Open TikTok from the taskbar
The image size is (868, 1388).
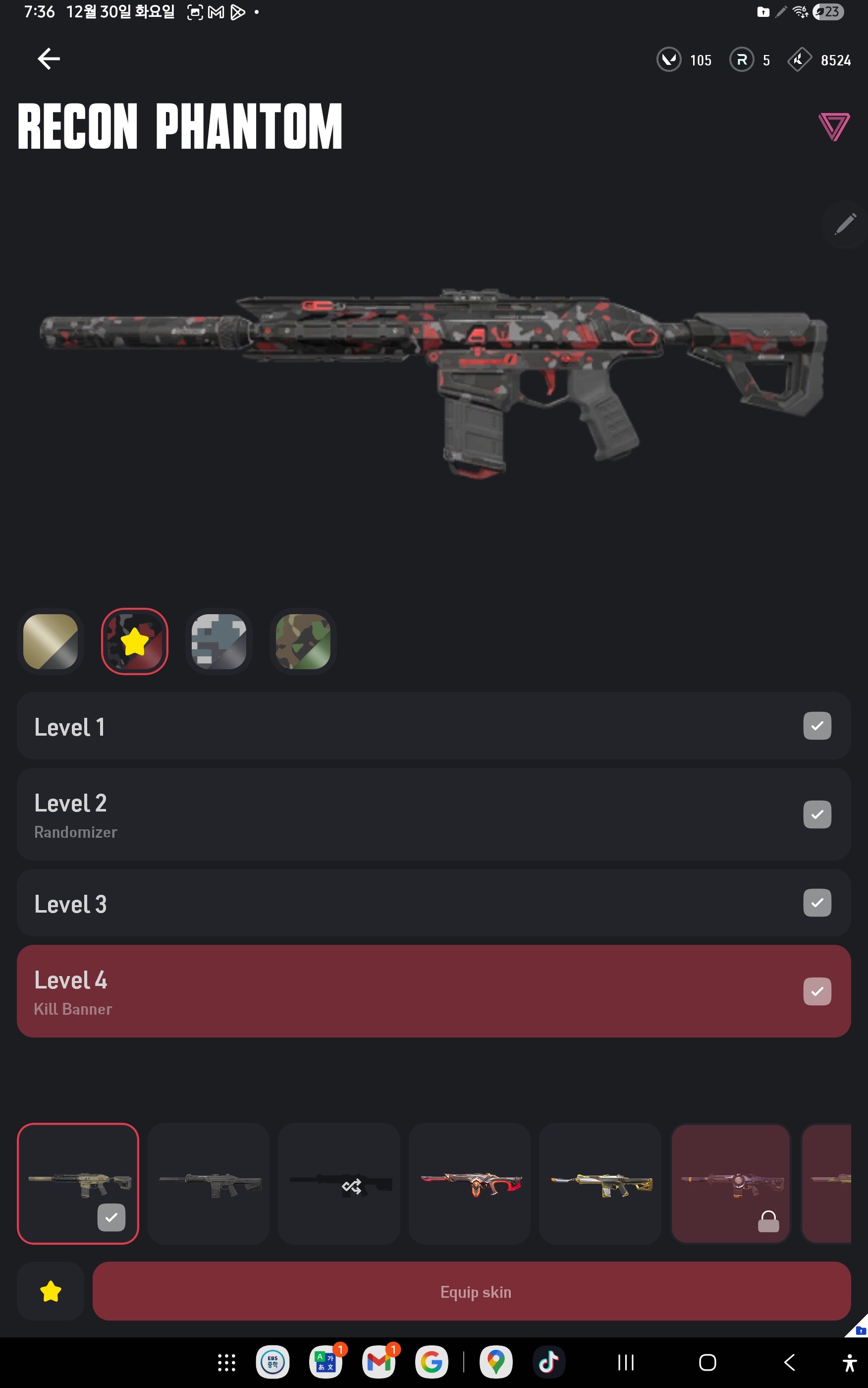(548, 1362)
